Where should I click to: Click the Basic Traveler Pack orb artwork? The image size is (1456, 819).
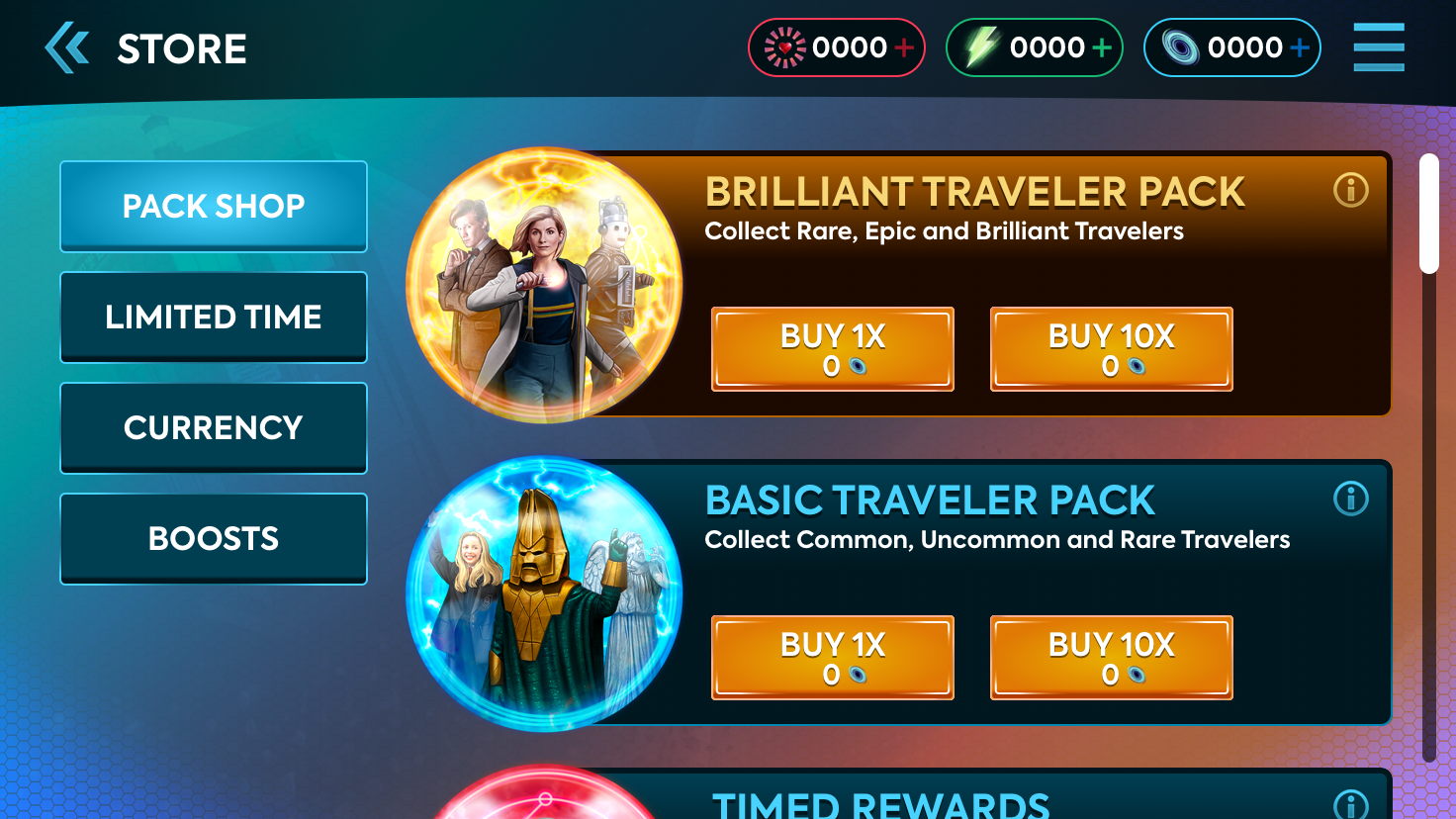[544, 593]
